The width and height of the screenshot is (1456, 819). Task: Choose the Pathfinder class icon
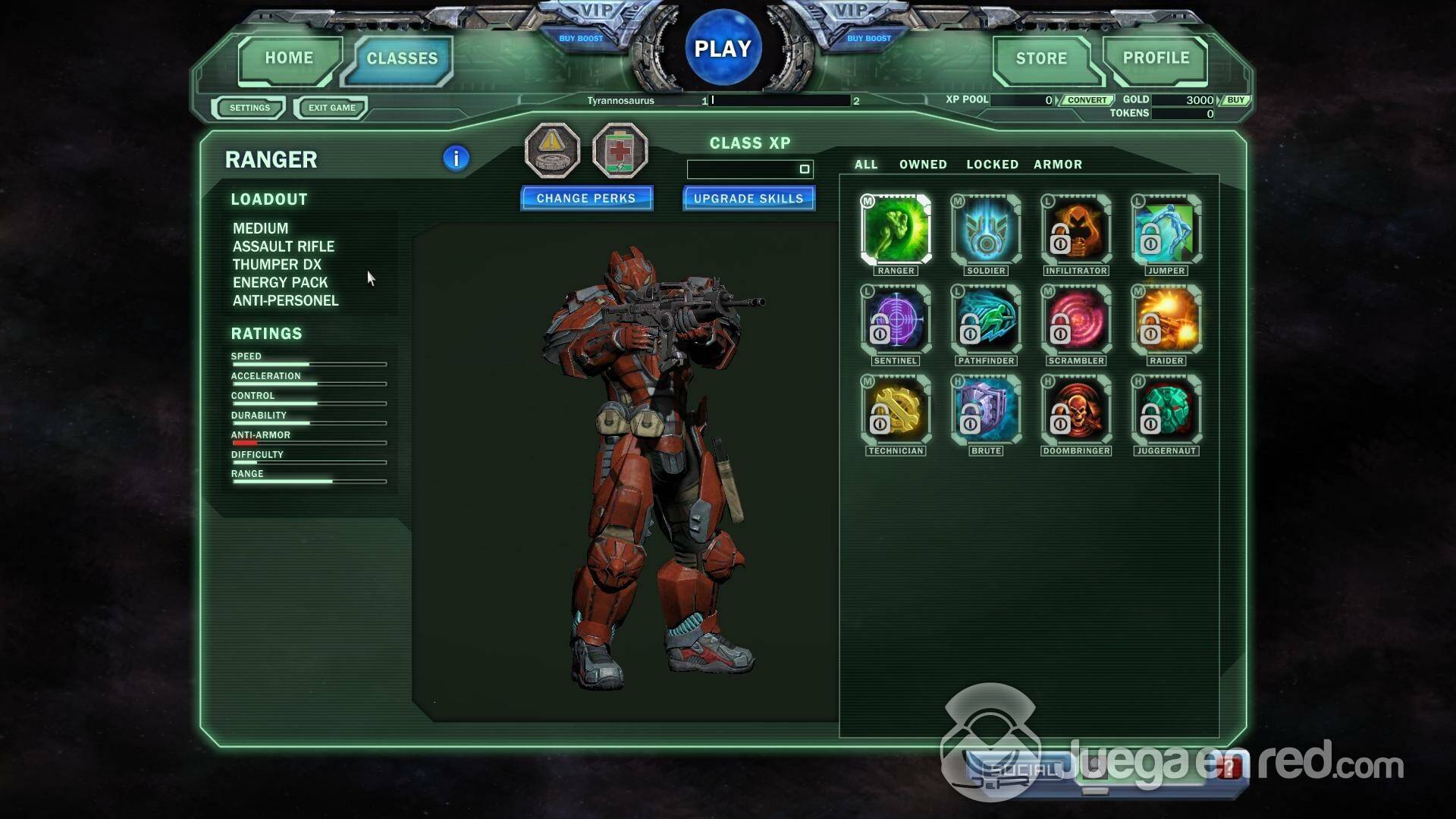986,320
